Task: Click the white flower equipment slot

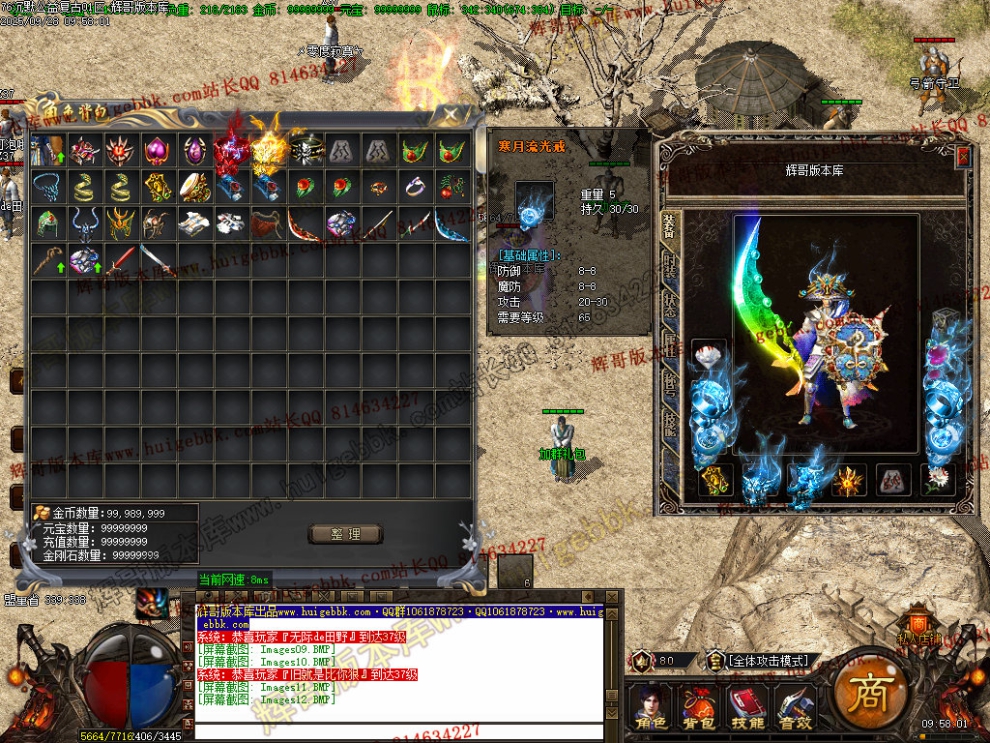Action: coord(937,480)
